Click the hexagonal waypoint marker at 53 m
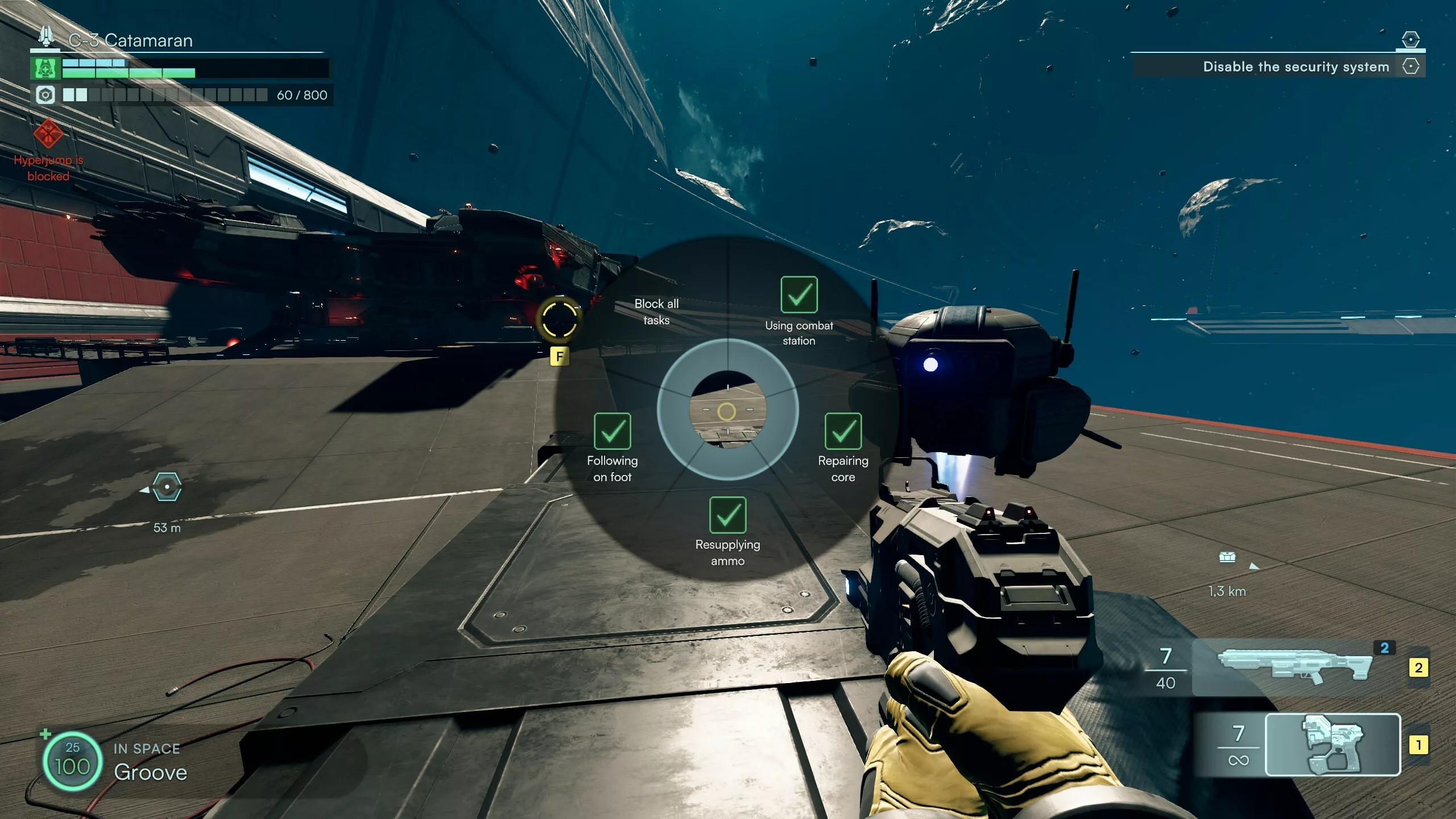1456x819 pixels. pos(167,487)
